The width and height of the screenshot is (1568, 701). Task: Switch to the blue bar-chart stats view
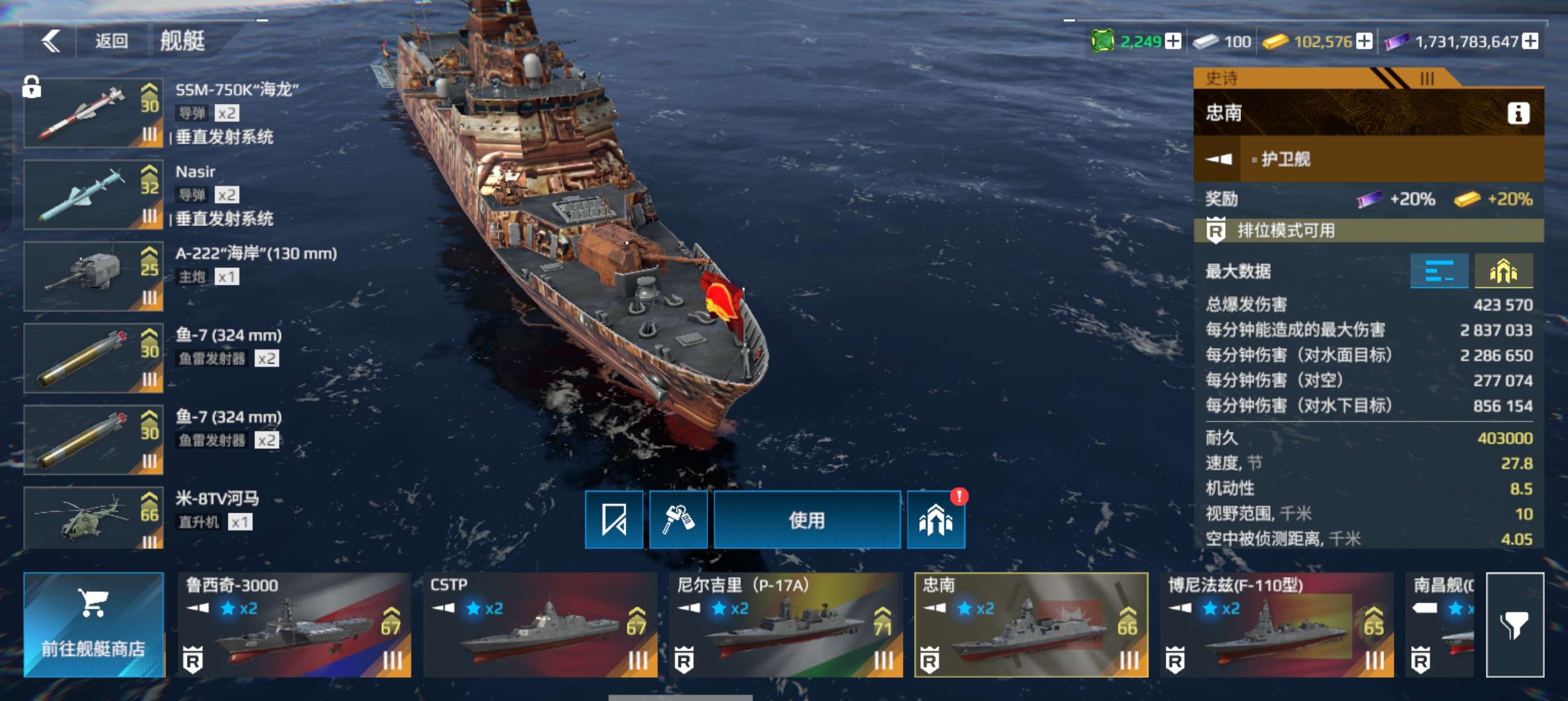pos(1439,271)
